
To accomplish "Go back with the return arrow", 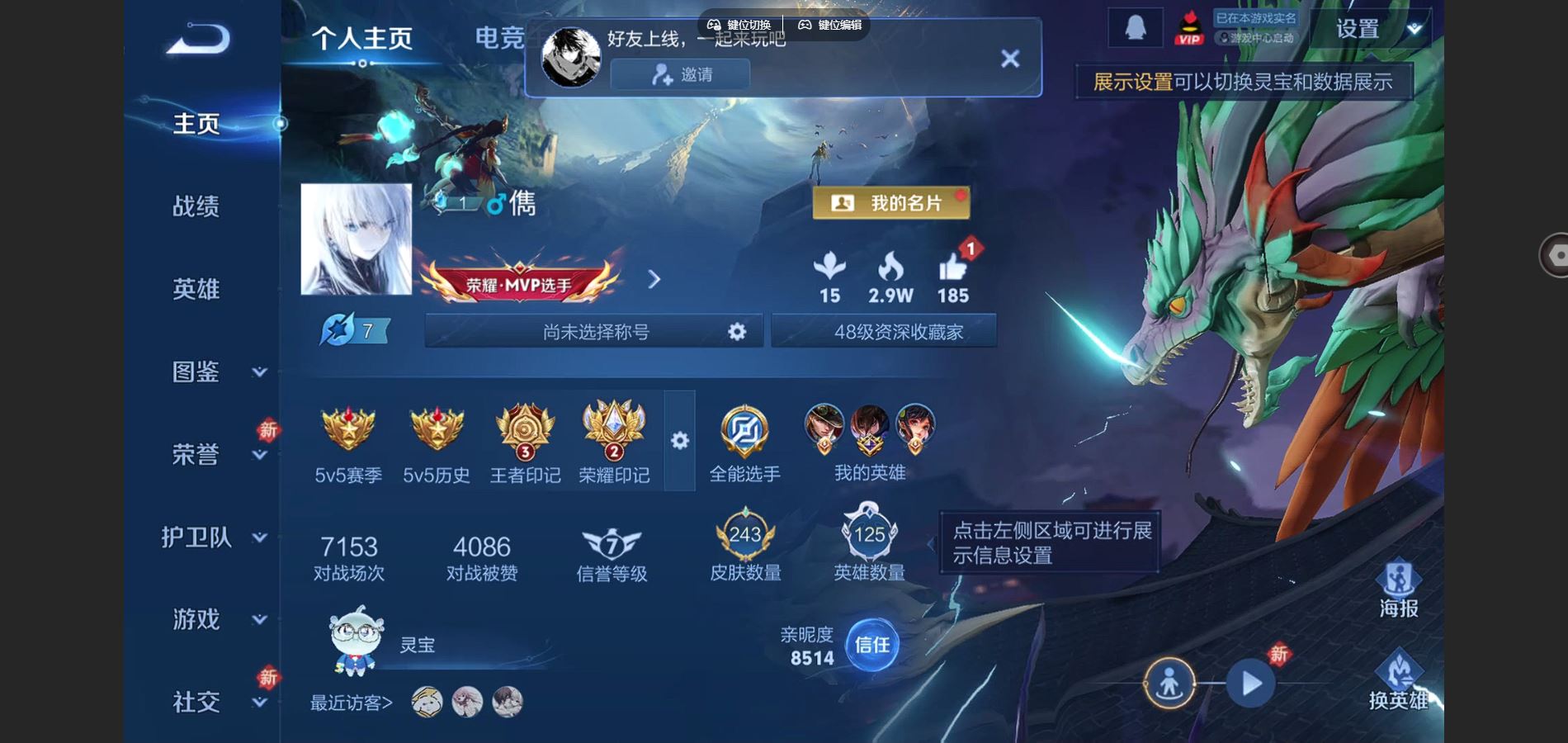I will 198,39.
